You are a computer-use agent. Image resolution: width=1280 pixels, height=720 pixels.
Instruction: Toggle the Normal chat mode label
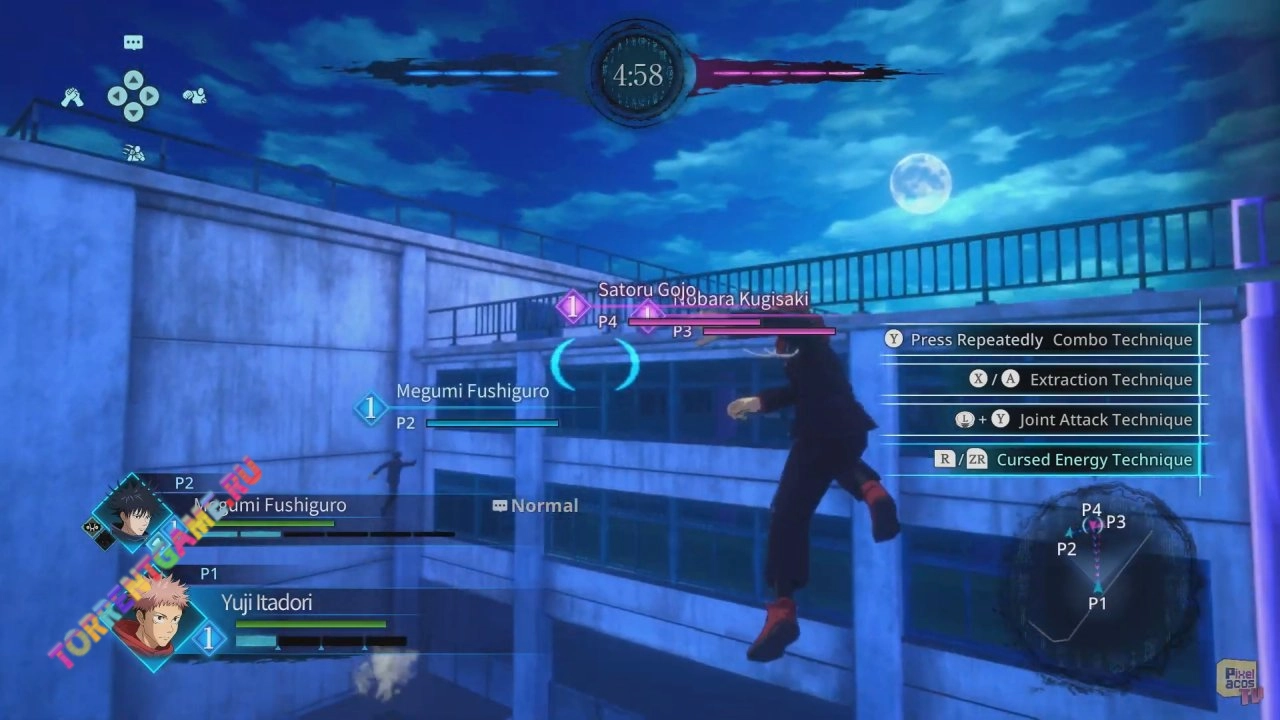click(x=536, y=506)
